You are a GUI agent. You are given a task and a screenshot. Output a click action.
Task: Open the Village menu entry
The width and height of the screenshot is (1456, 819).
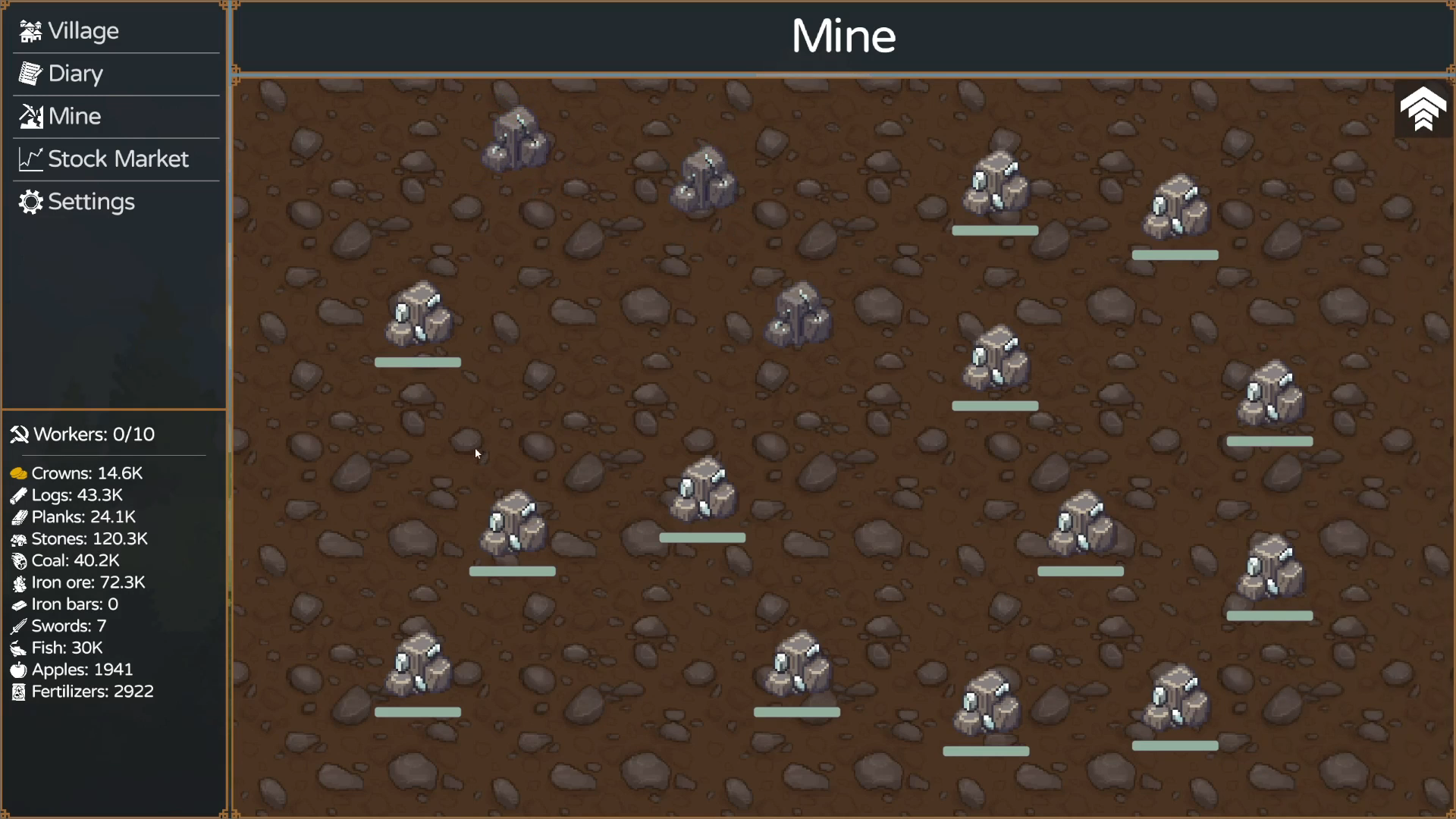(82, 31)
